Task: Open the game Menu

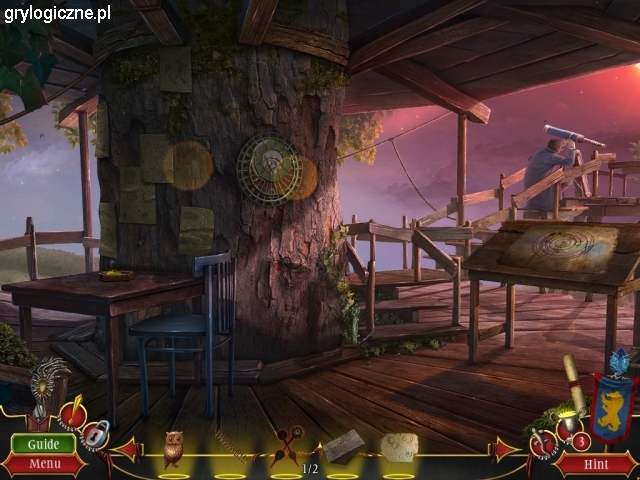Action: pos(43,464)
